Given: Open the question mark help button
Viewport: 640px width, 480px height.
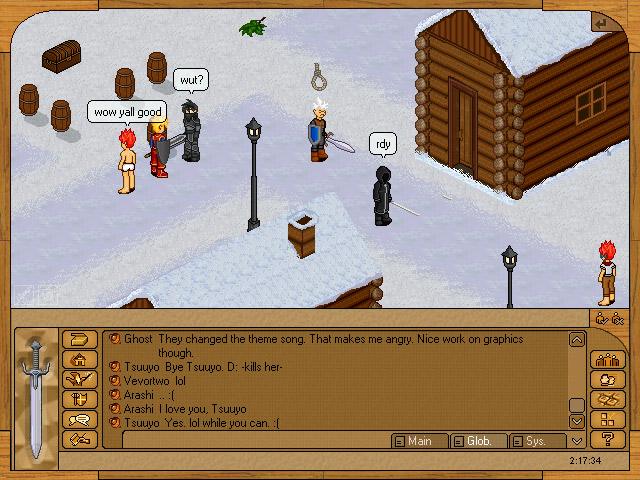Looking at the screenshot, I should click(x=603, y=438).
